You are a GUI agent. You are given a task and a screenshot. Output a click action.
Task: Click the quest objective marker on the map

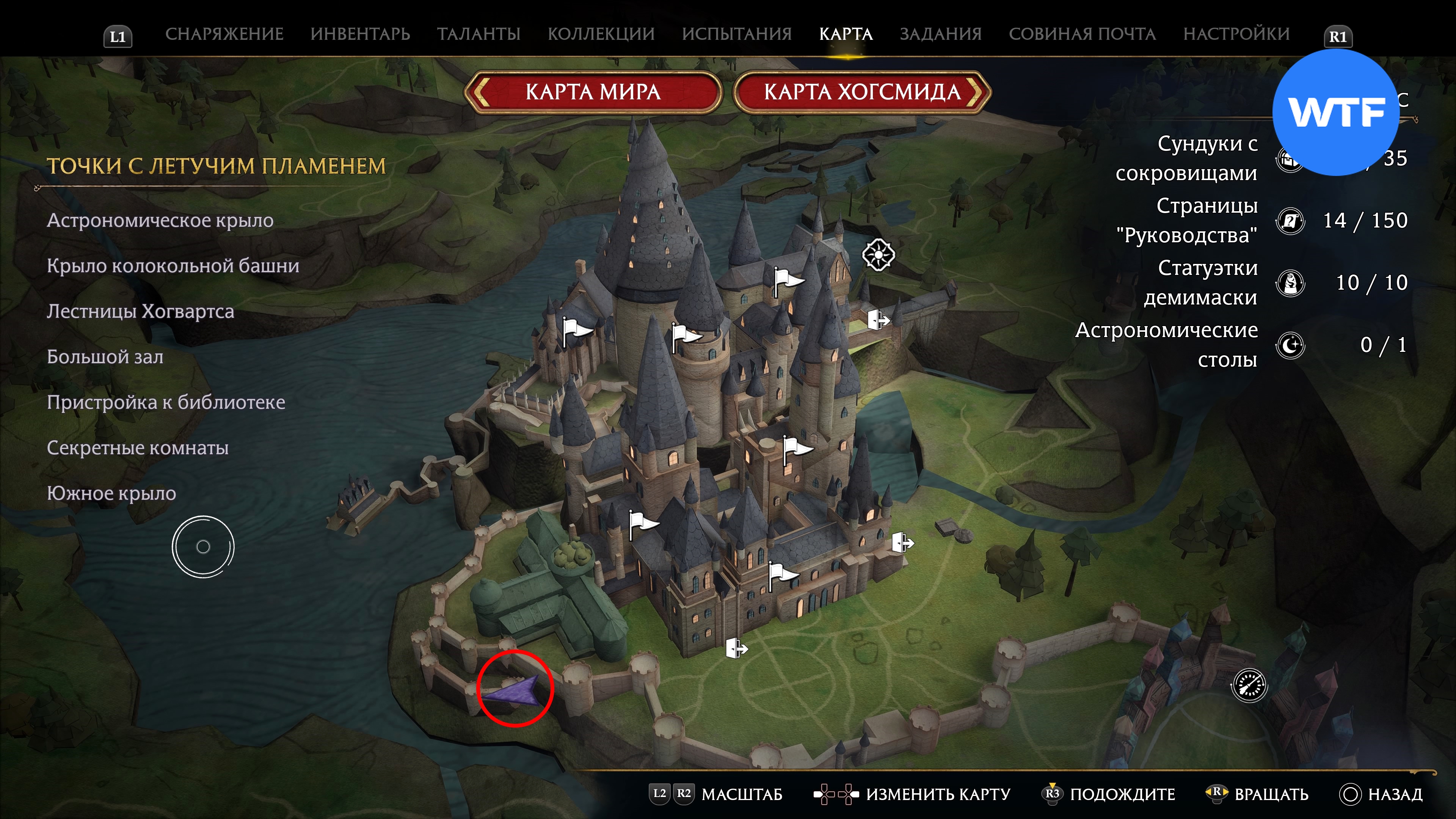click(878, 255)
